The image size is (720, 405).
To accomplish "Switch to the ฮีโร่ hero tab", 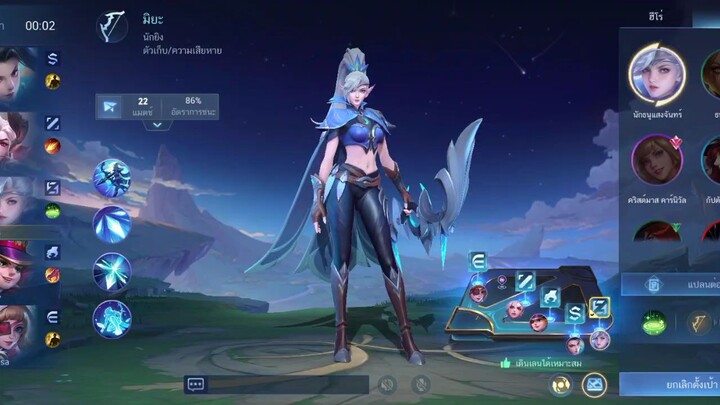I will click(x=656, y=15).
